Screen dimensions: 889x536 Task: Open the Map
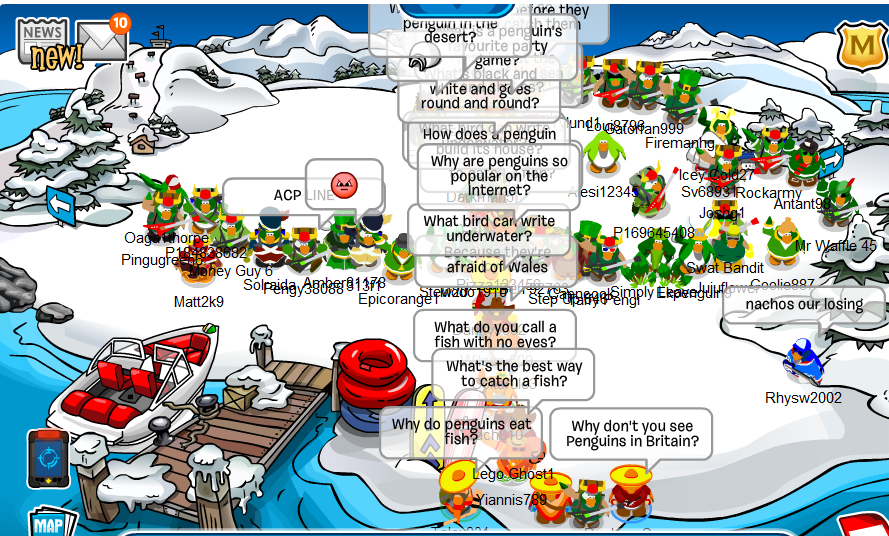point(52,524)
